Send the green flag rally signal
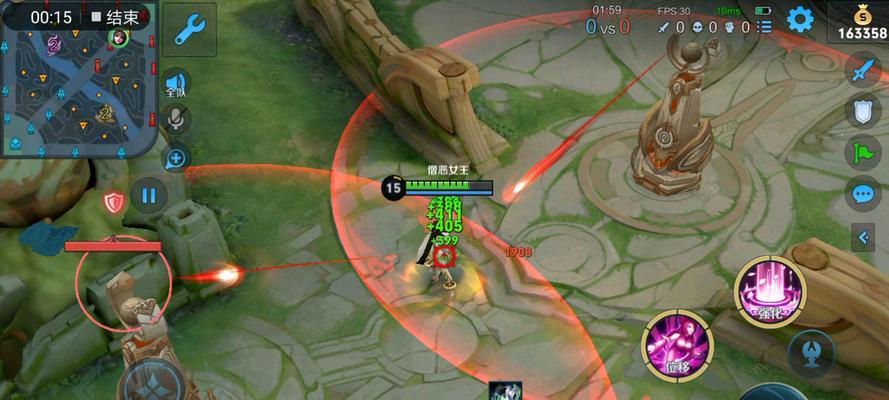 (862, 152)
